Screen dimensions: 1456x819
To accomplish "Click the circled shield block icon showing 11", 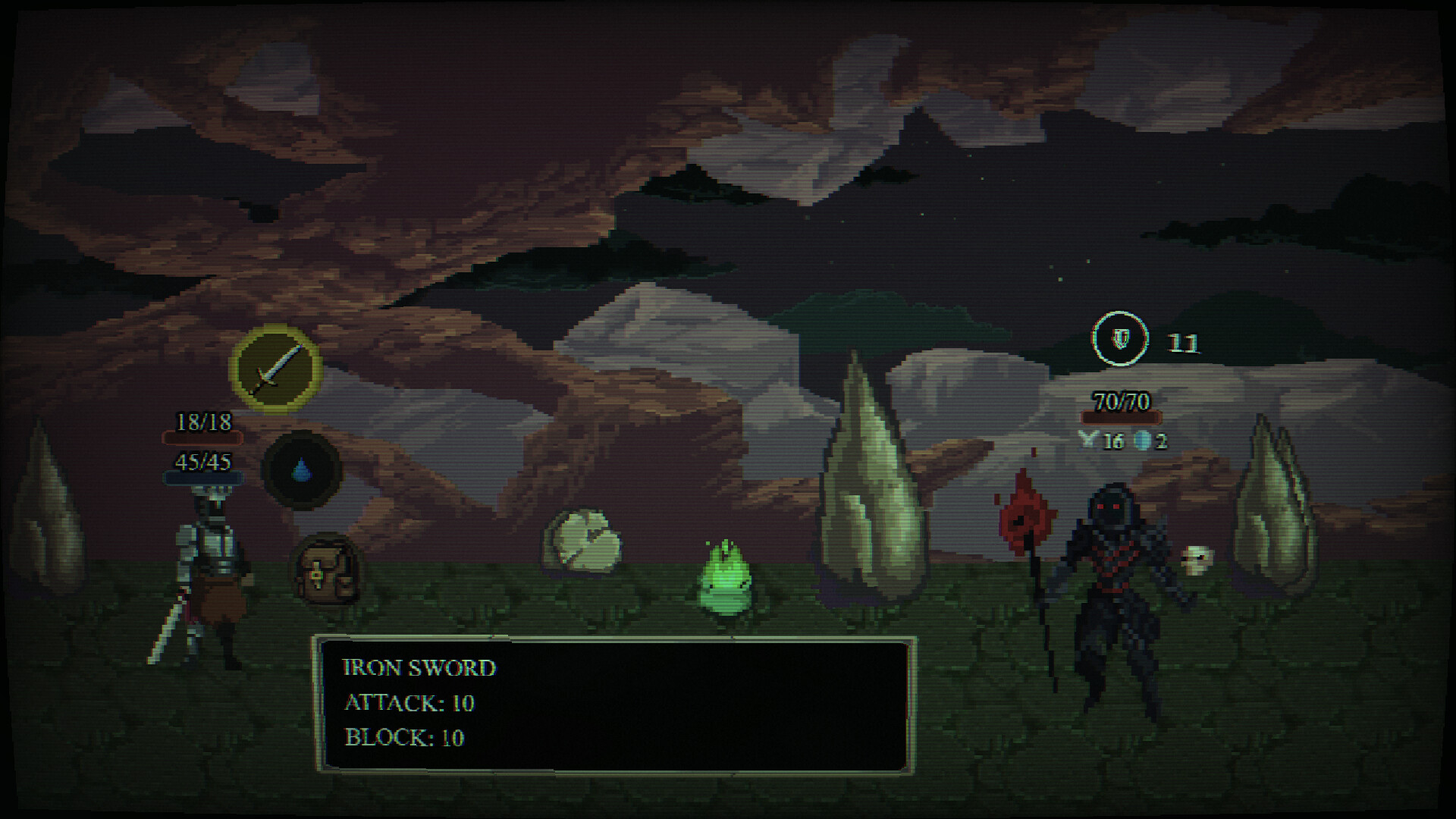I will tap(1120, 339).
